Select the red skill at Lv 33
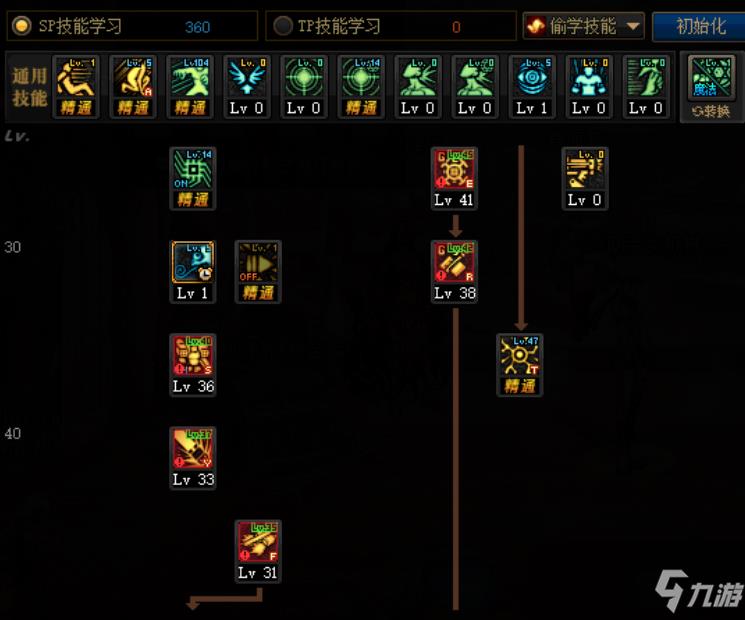Viewport: 745px width, 620px height. [192, 449]
